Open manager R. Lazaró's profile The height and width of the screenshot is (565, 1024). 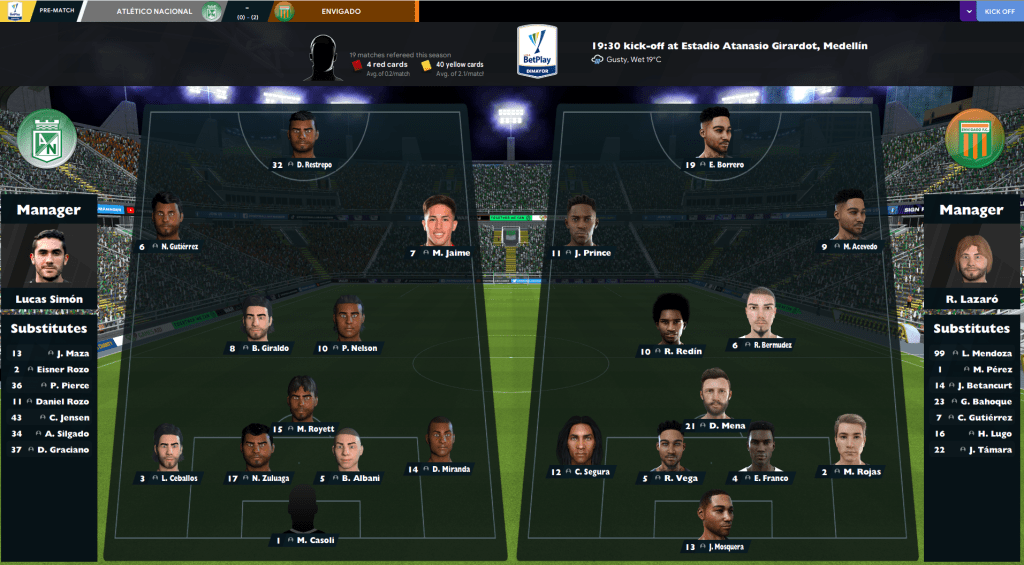click(x=971, y=259)
